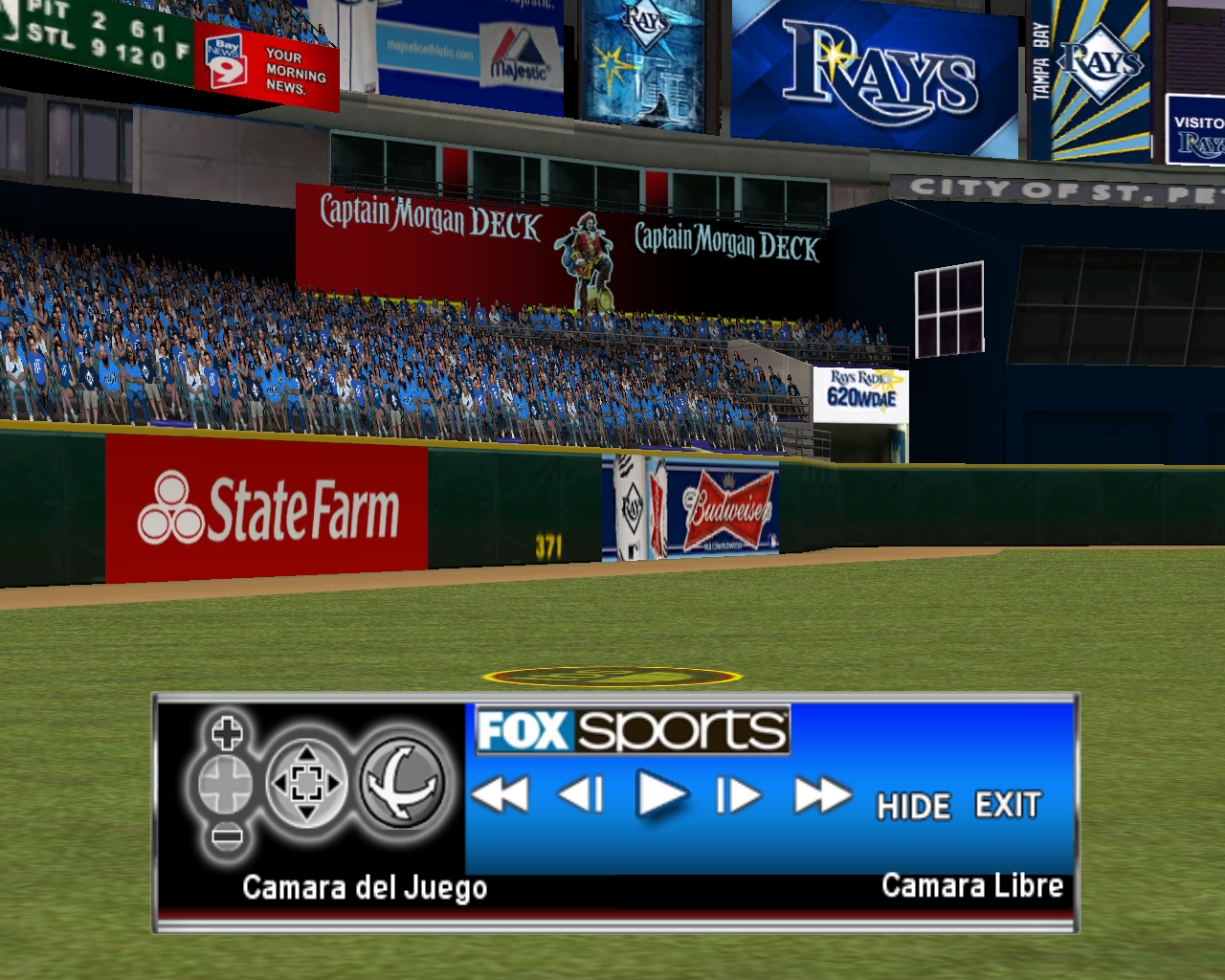Image resolution: width=1225 pixels, height=980 pixels.
Task: Zoom out with the minus icon
Action: click(227, 837)
